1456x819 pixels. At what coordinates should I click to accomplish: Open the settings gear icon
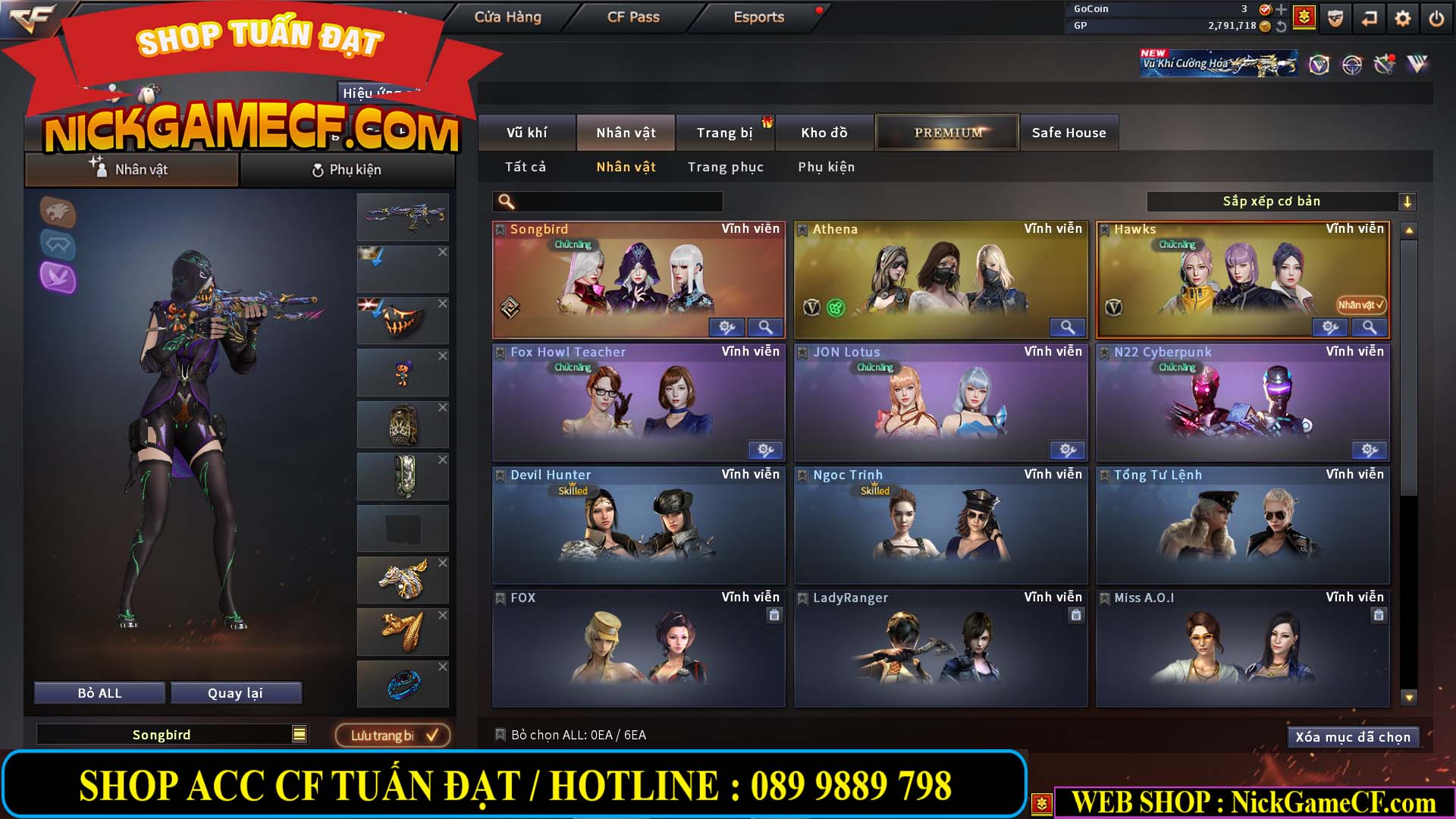tap(1402, 17)
